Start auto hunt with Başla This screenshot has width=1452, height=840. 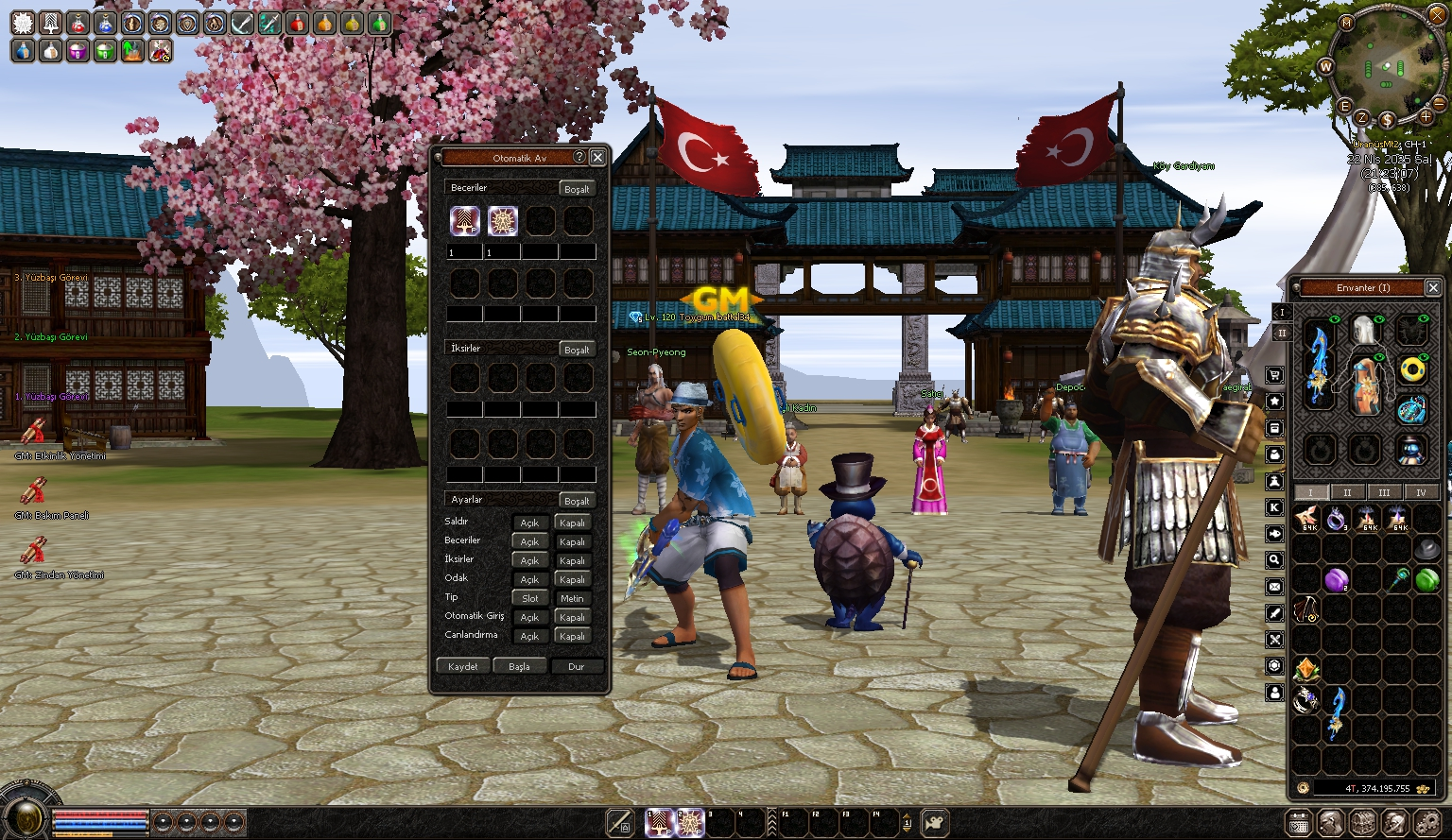coord(519,666)
